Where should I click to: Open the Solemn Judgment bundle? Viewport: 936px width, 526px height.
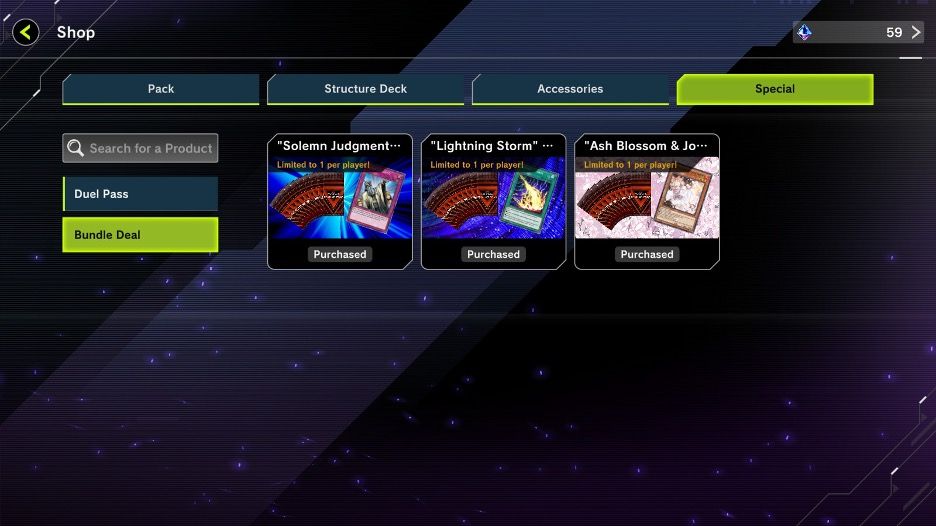coord(340,201)
